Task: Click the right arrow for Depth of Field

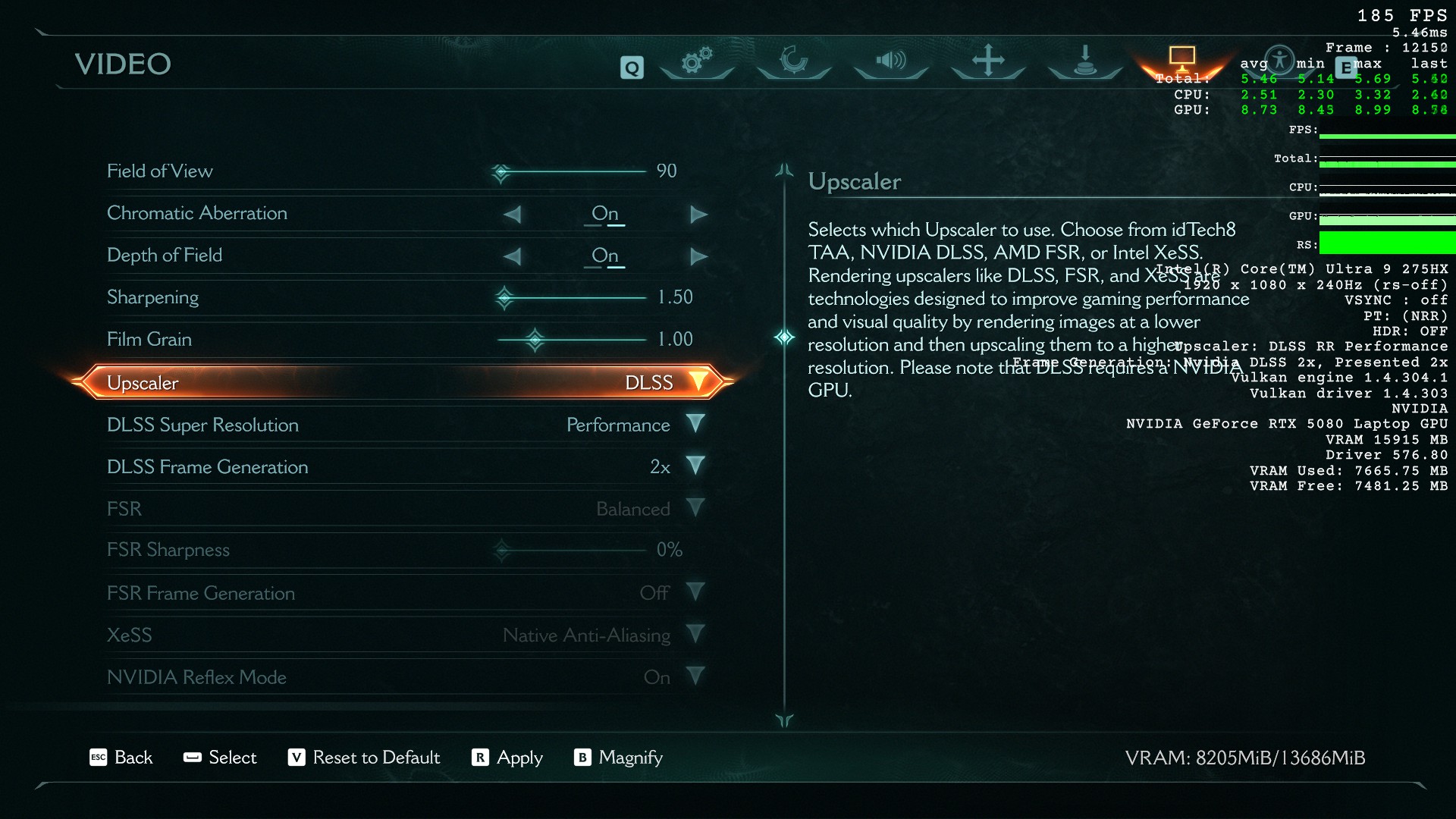Action: [x=698, y=256]
